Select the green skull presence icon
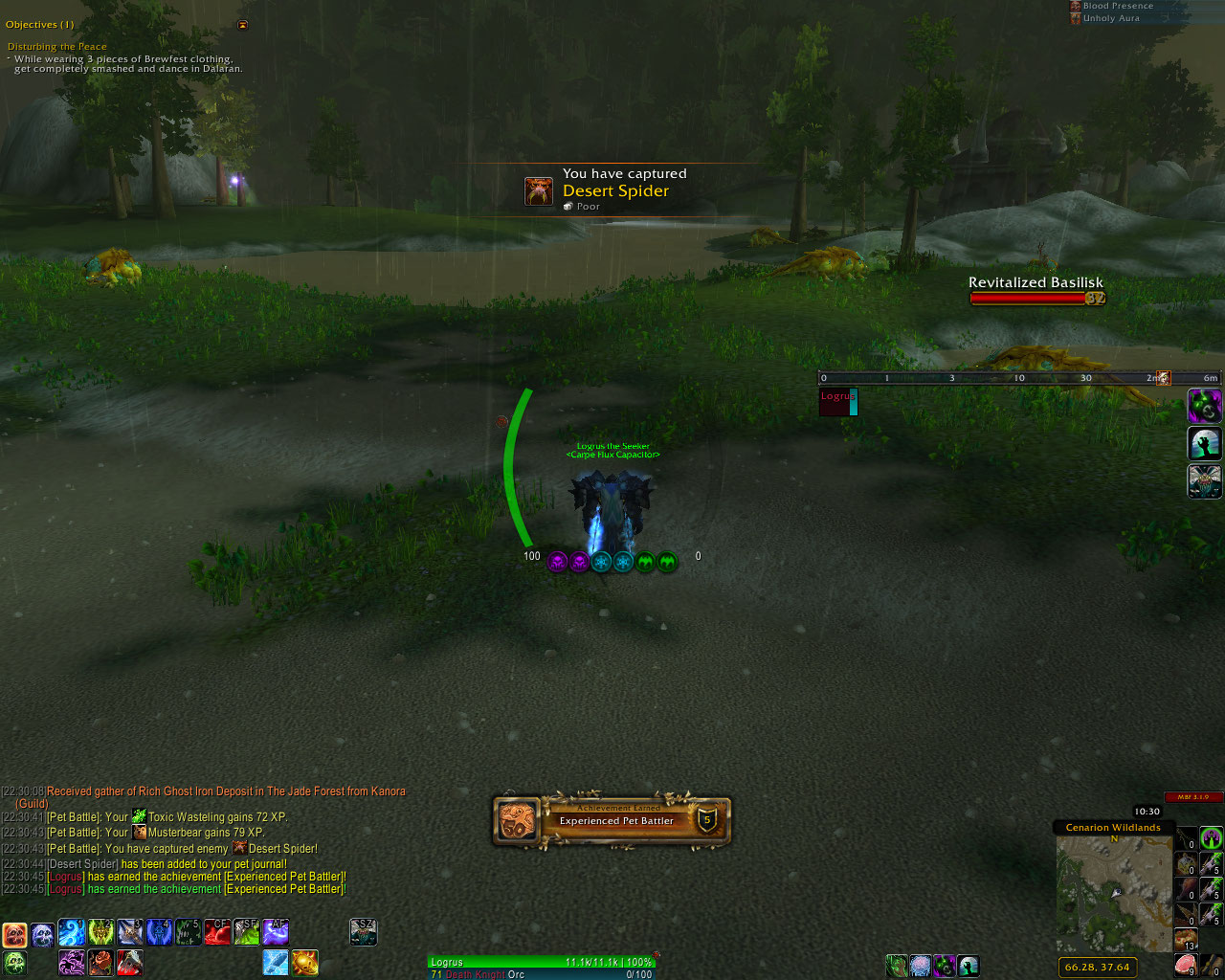The height and width of the screenshot is (980, 1225). pyautogui.click(x=14, y=963)
